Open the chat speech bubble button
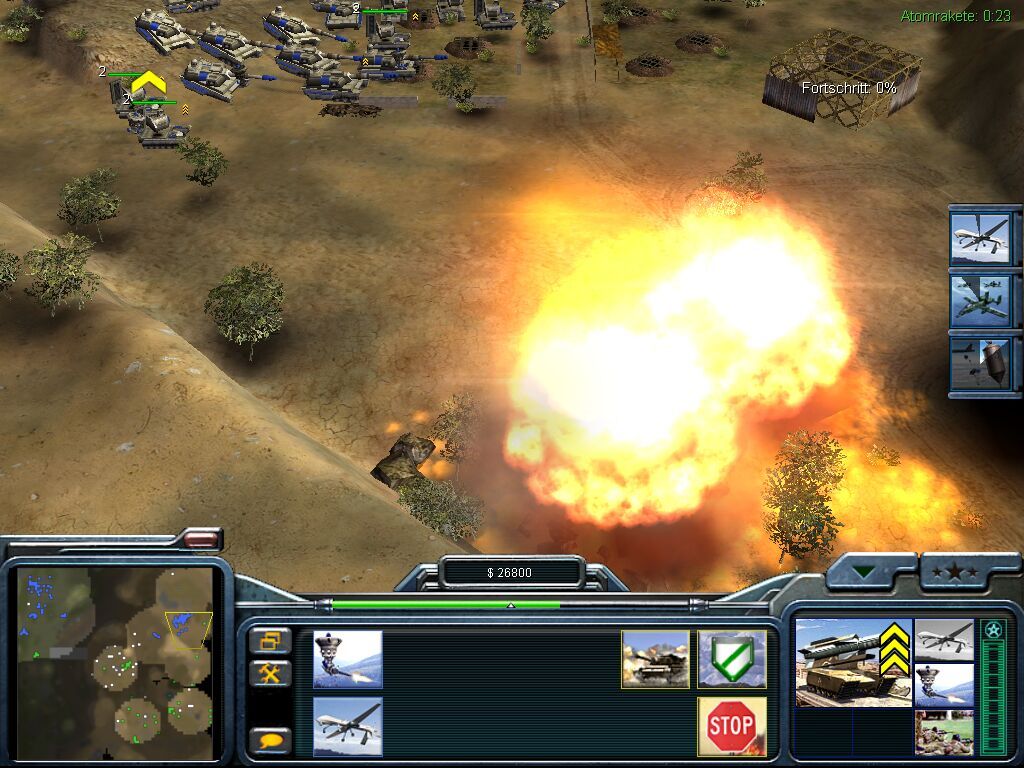Image resolution: width=1024 pixels, height=768 pixels. pyautogui.click(x=270, y=741)
